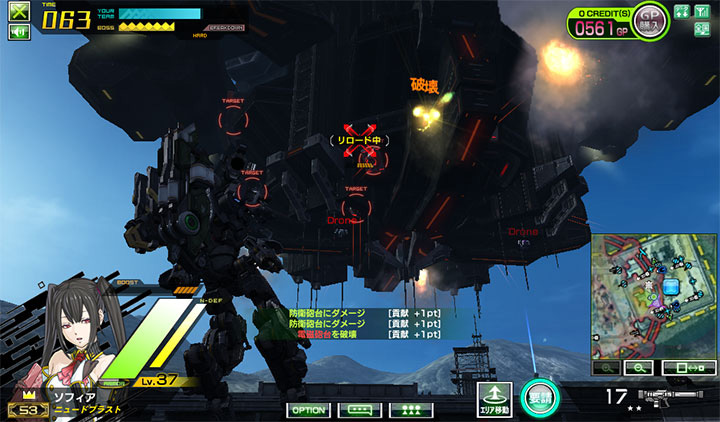Click the icon with up and down arrows
The width and height of the screenshot is (720, 422).
681,12
